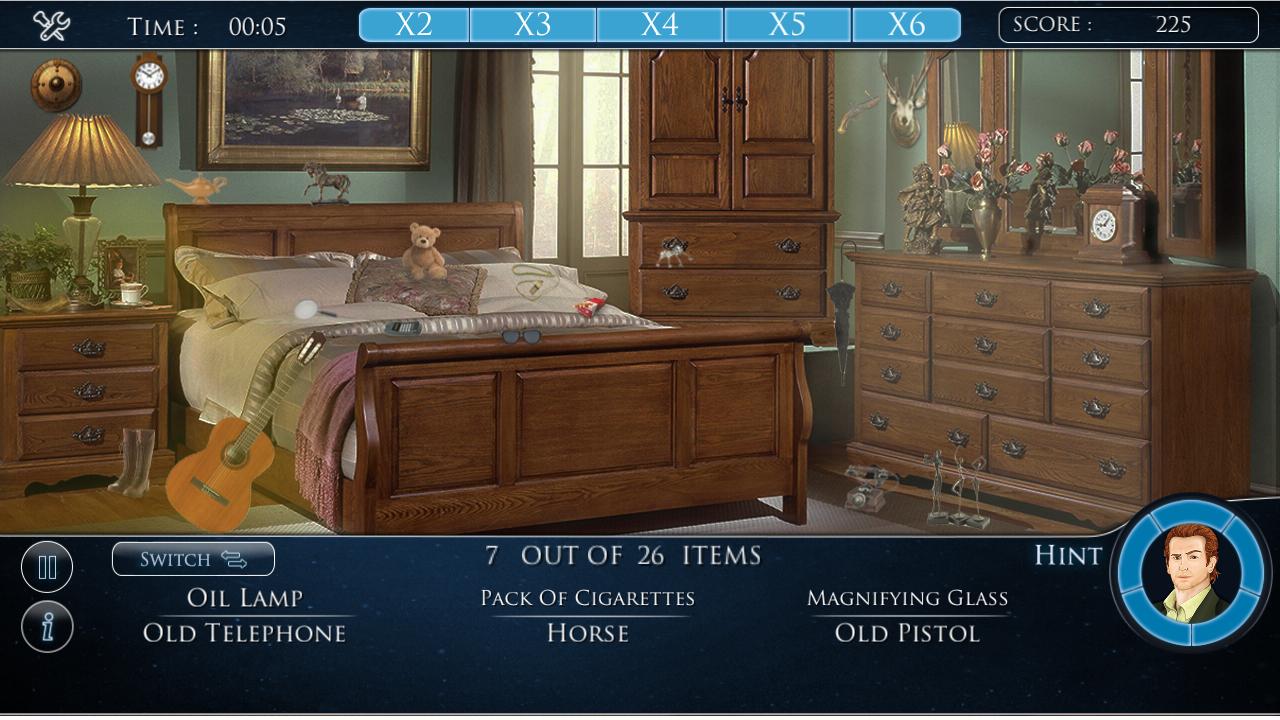Select the X2 multiplier tab
1280x720 pixels.
point(413,24)
